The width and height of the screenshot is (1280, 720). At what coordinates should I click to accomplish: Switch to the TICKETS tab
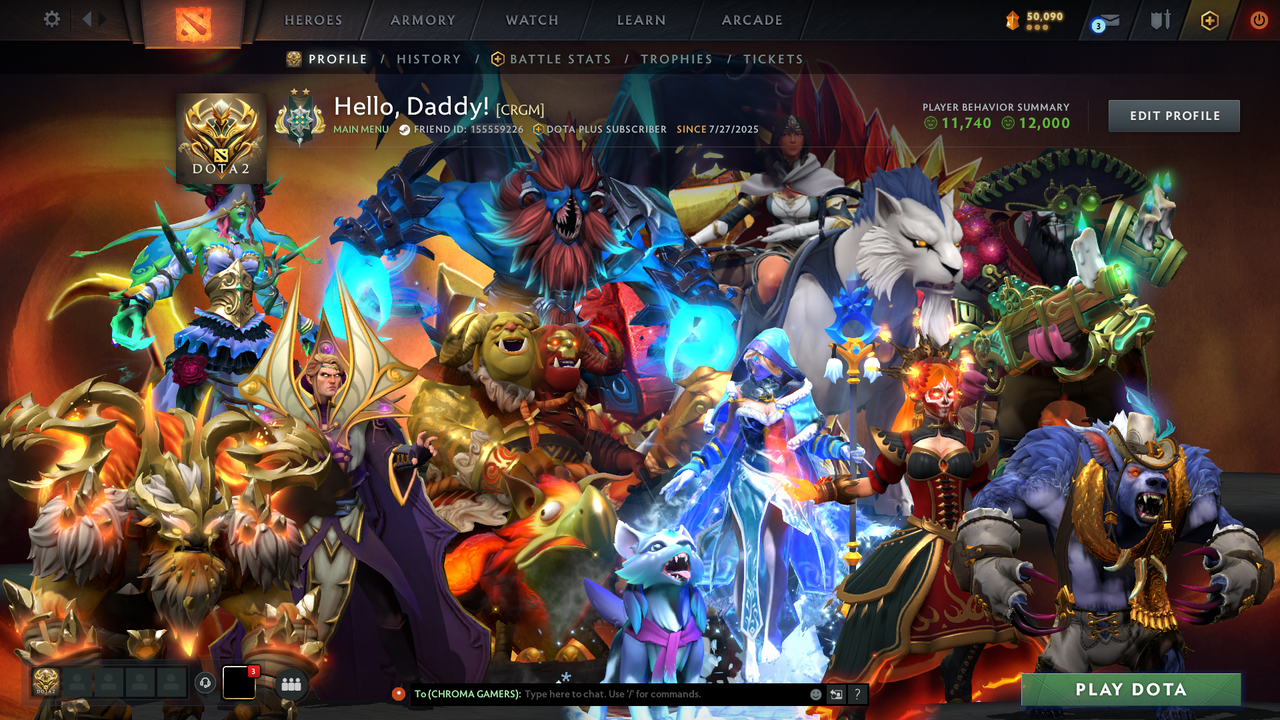[x=773, y=59]
